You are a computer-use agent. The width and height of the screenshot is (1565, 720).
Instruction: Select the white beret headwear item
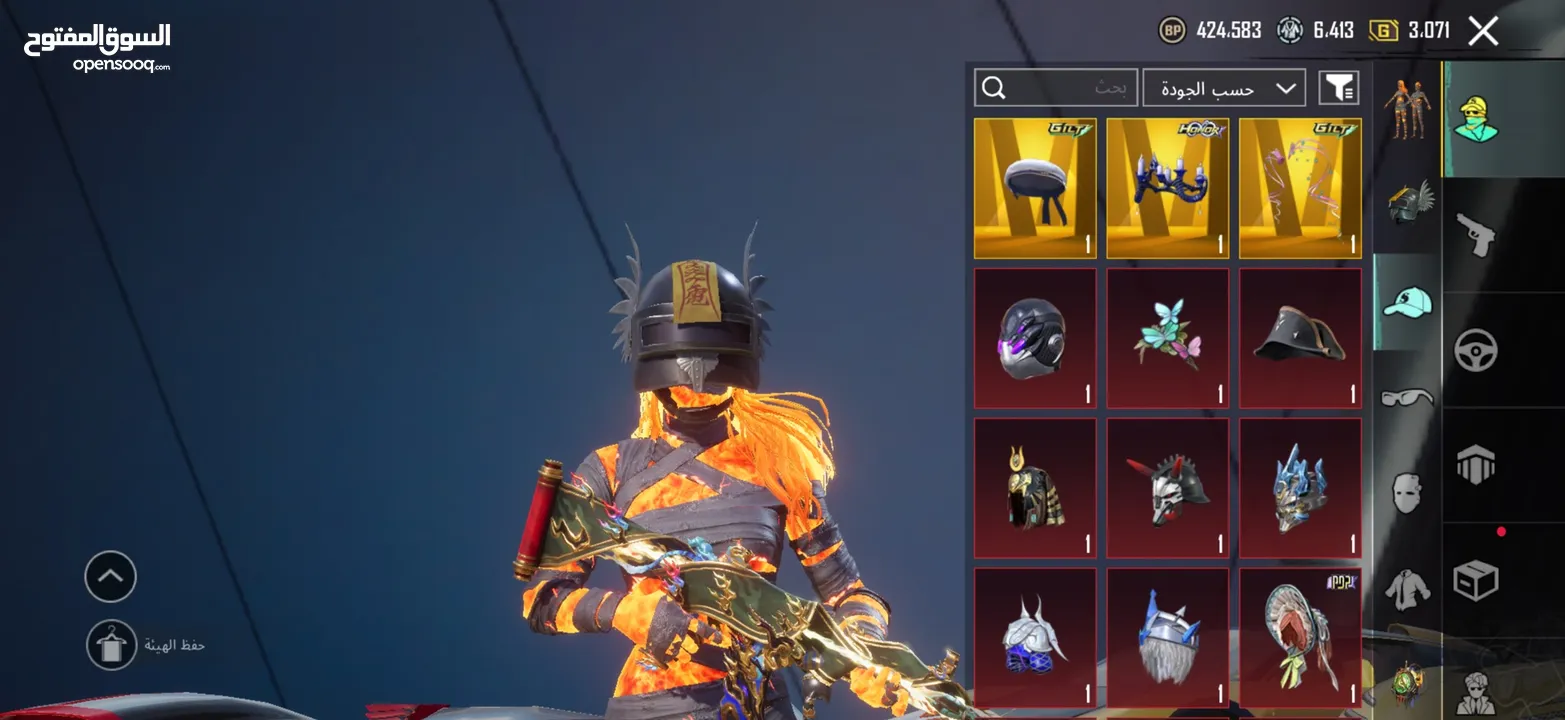point(1035,188)
